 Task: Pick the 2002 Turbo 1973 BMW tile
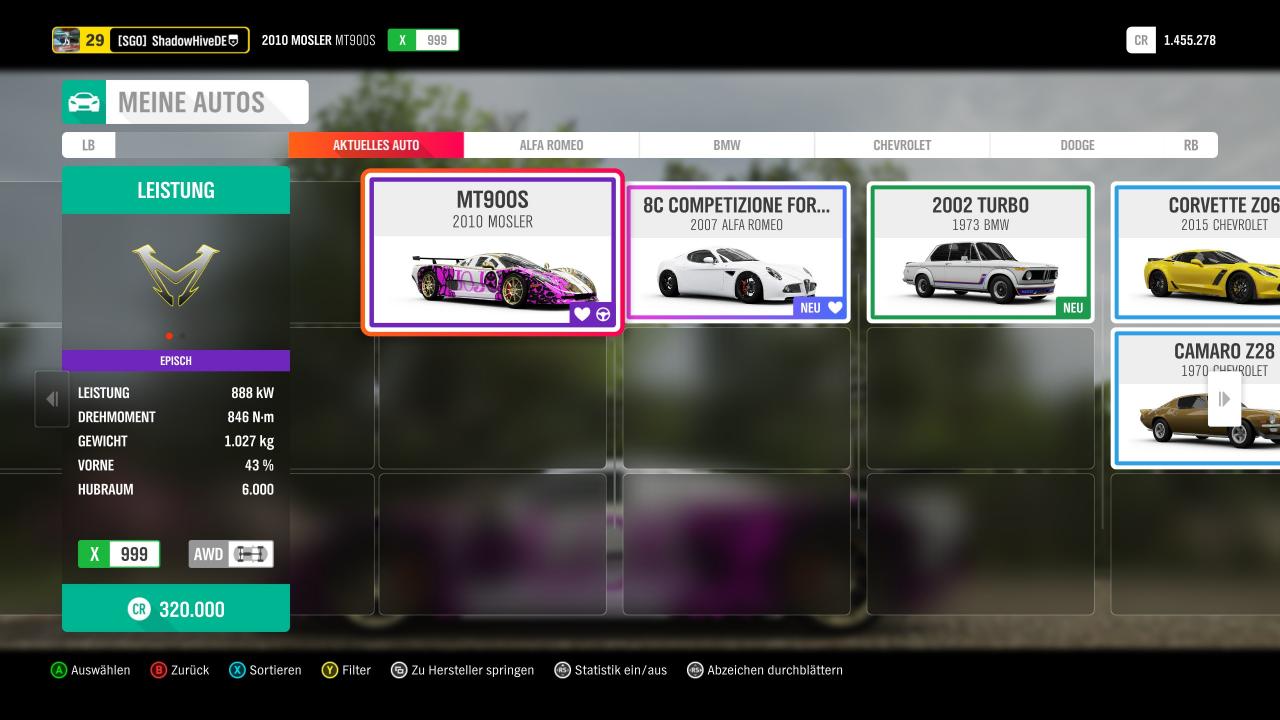[x=980, y=252]
